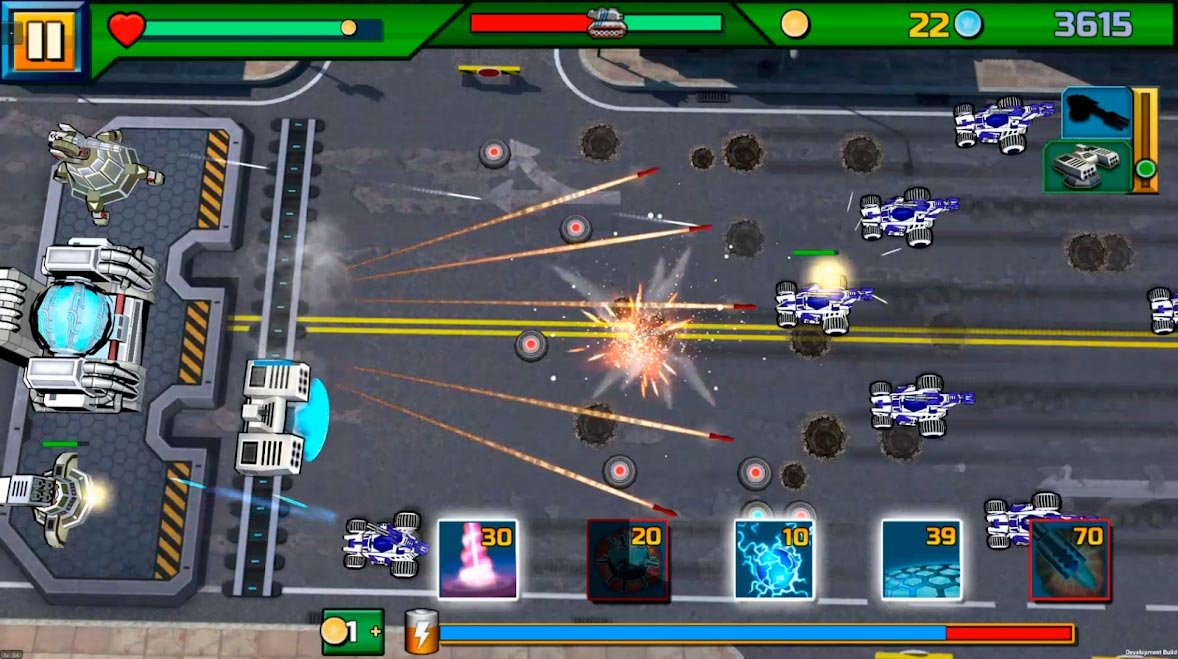
Task: Activate the hexagon shield ability costing 39
Action: coord(921,559)
